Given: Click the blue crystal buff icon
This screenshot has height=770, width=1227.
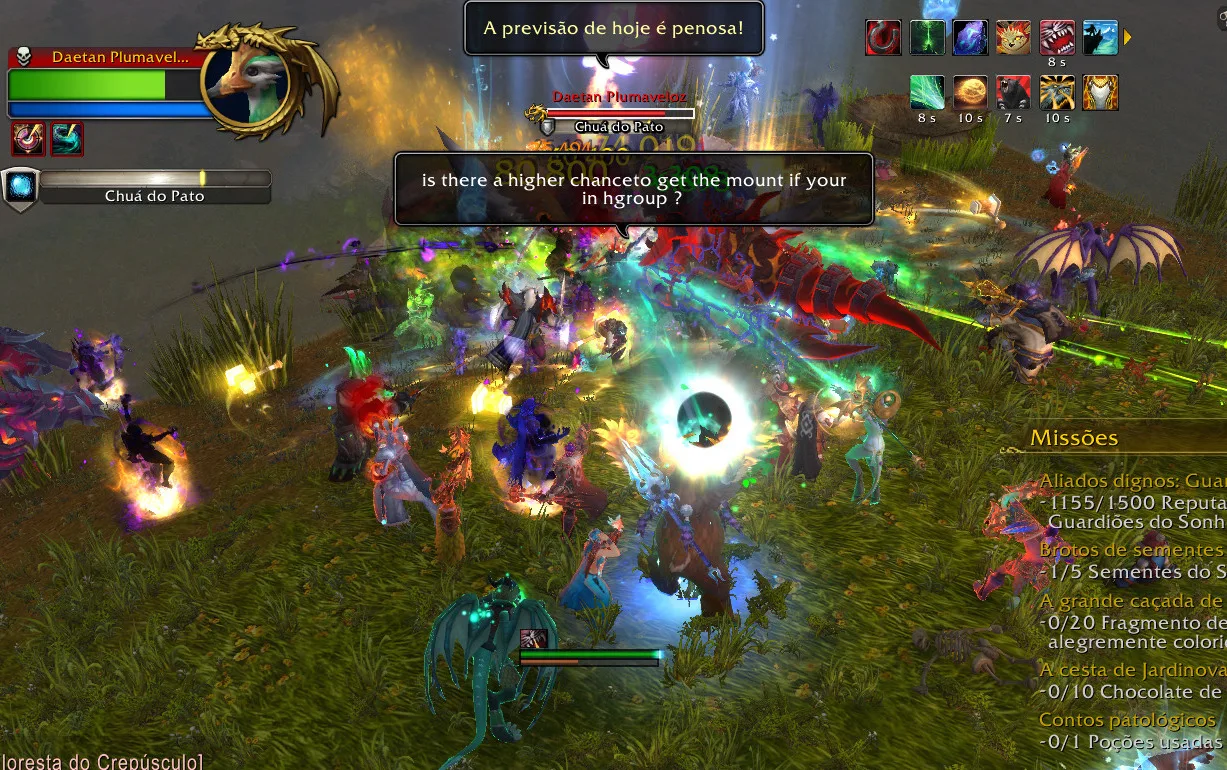Looking at the screenshot, I should [970, 38].
